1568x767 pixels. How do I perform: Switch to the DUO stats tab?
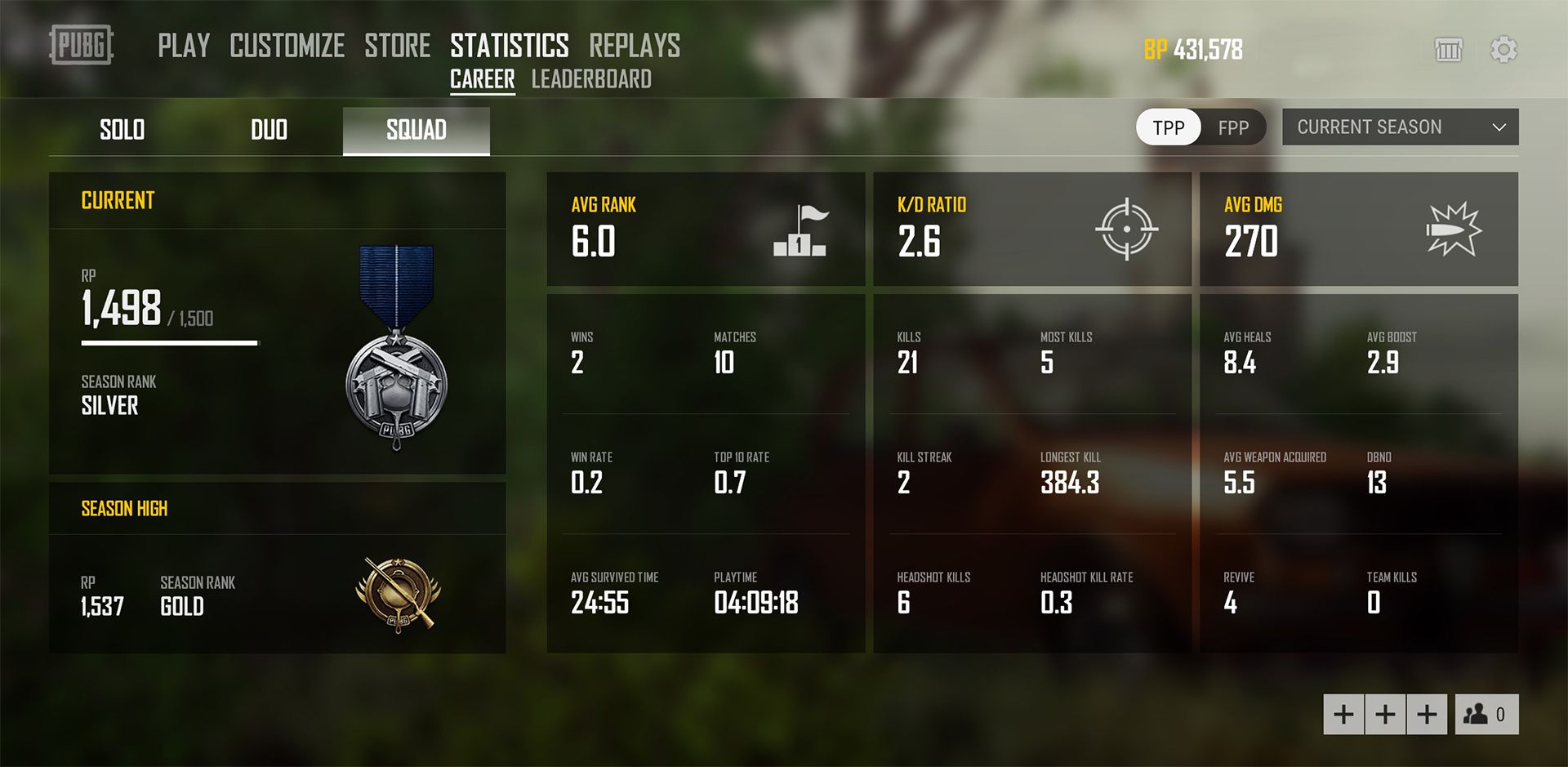269,129
